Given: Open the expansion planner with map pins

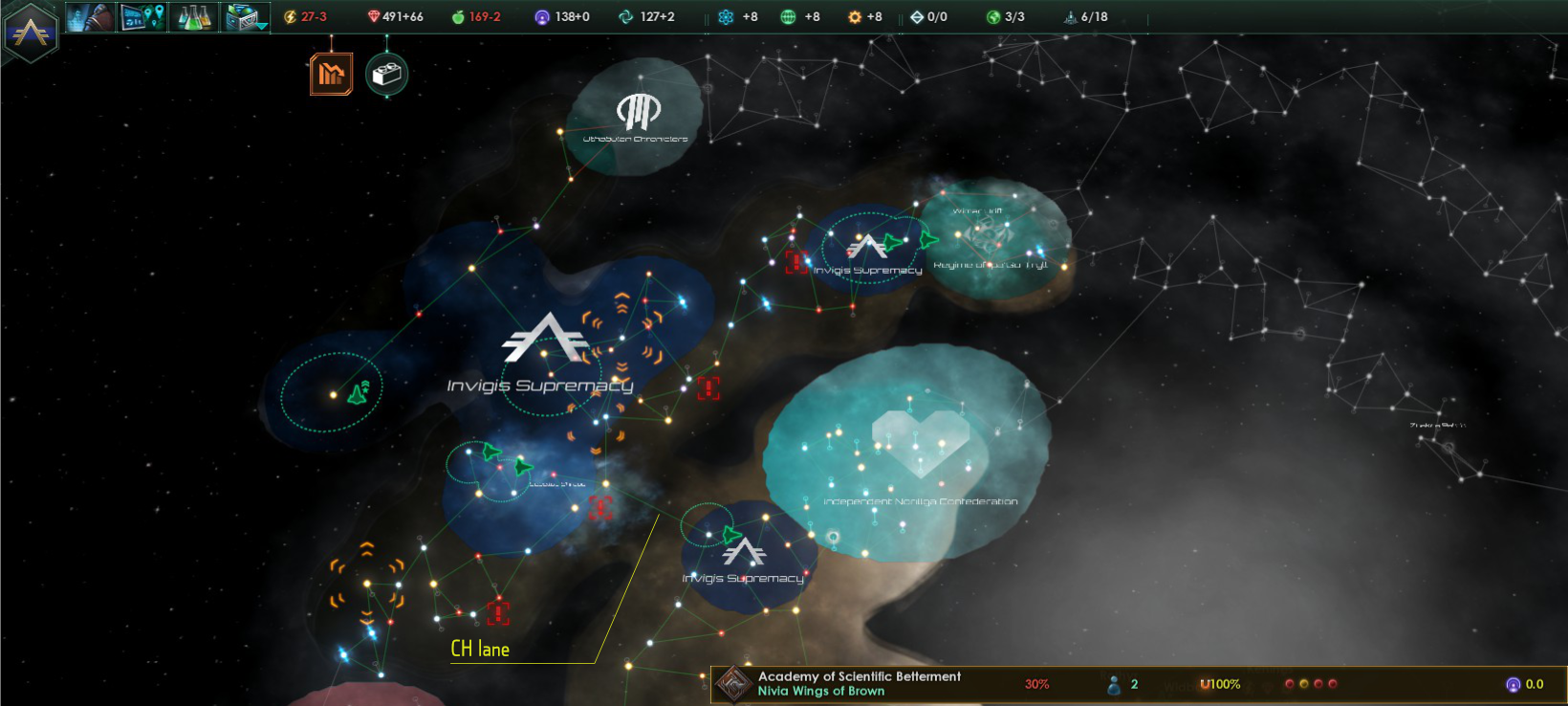Looking at the screenshot, I should point(142,16).
